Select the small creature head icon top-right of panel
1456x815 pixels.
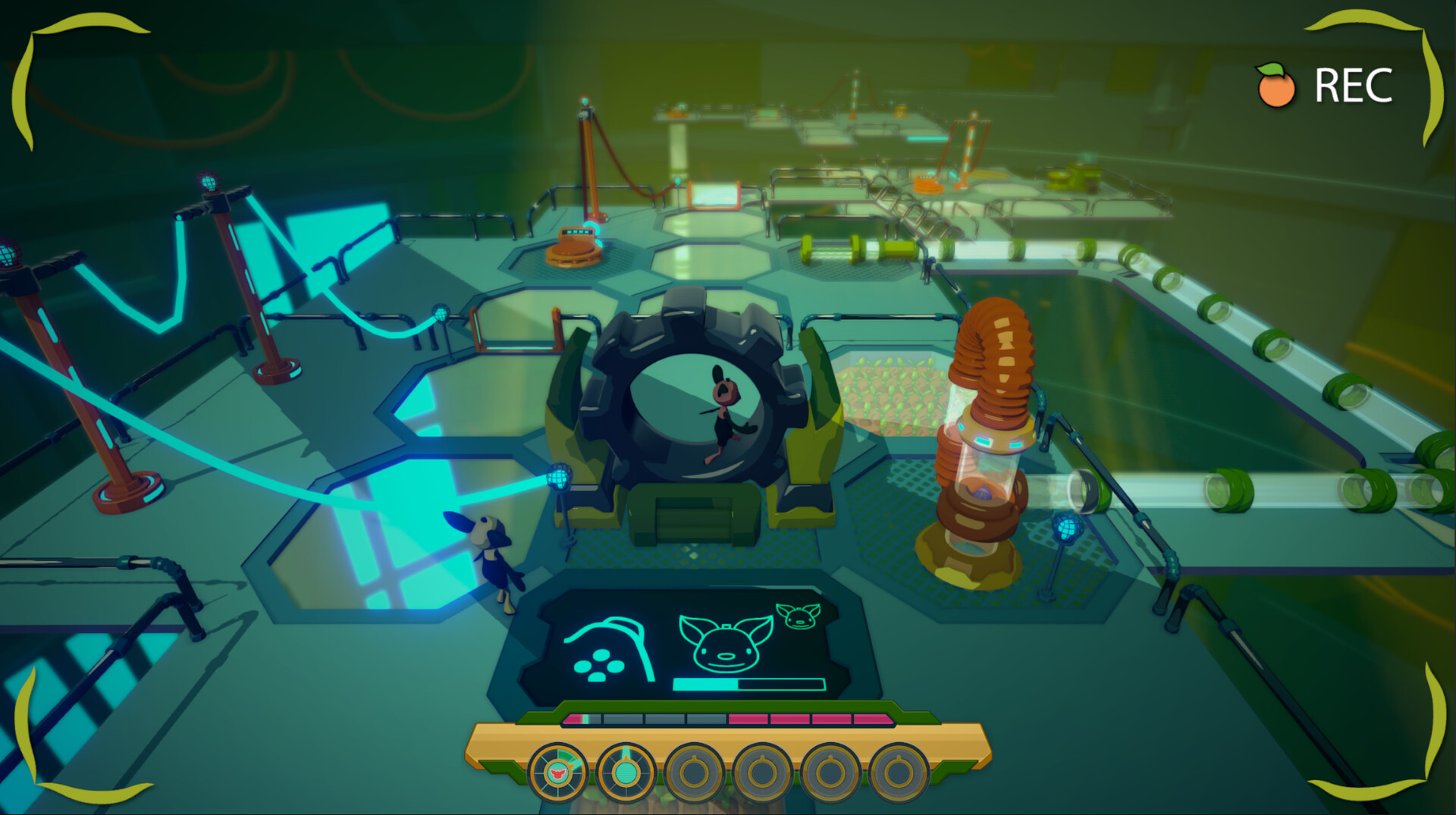pyautogui.click(x=800, y=616)
